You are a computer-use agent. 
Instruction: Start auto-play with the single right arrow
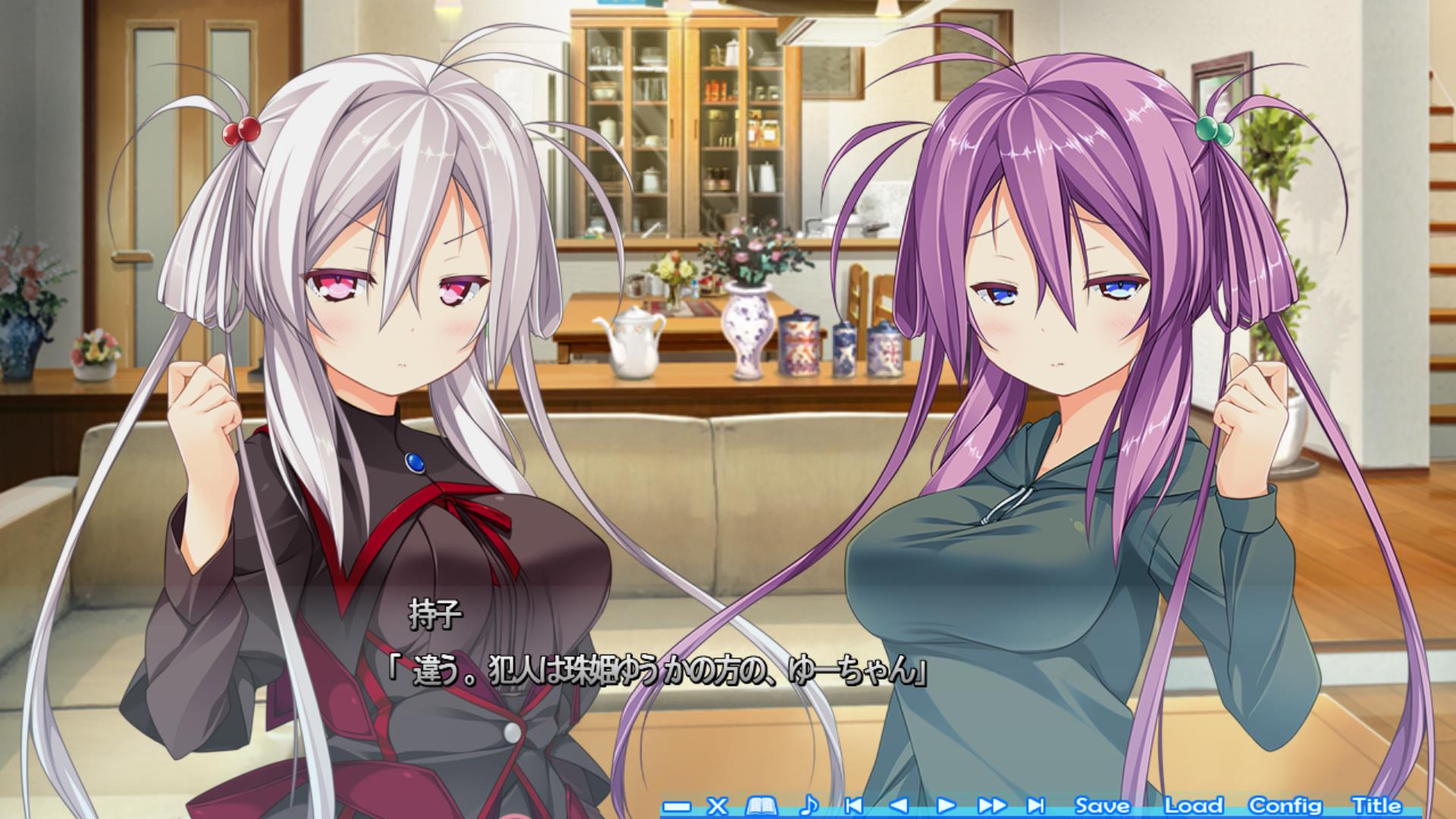[x=946, y=805]
